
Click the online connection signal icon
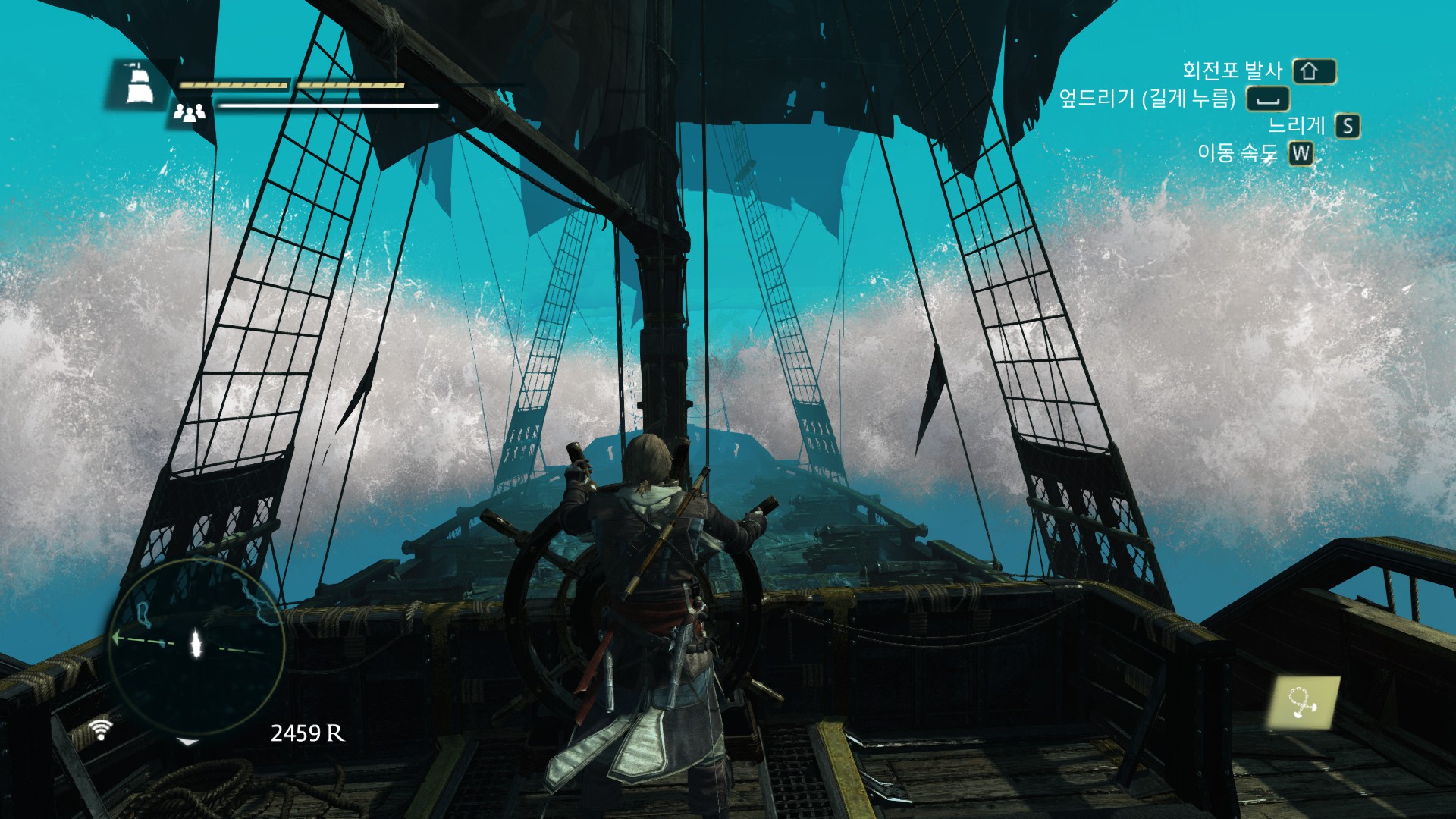[x=100, y=729]
